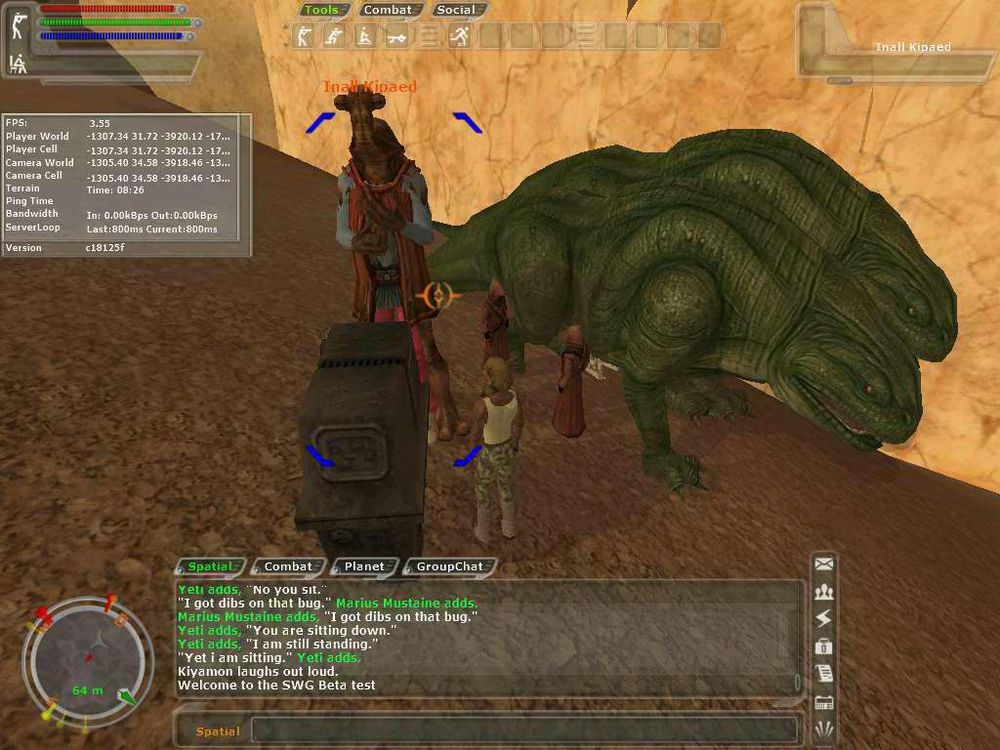Open the Combat toolbar tab
Viewport: 1000px width, 750px height.
[387, 10]
